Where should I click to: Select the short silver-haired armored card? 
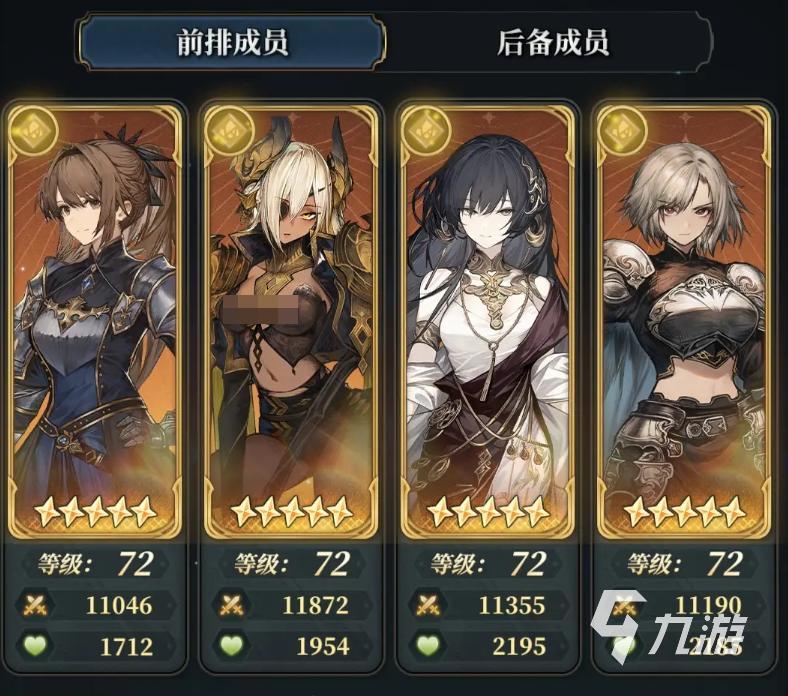(684, 320)
